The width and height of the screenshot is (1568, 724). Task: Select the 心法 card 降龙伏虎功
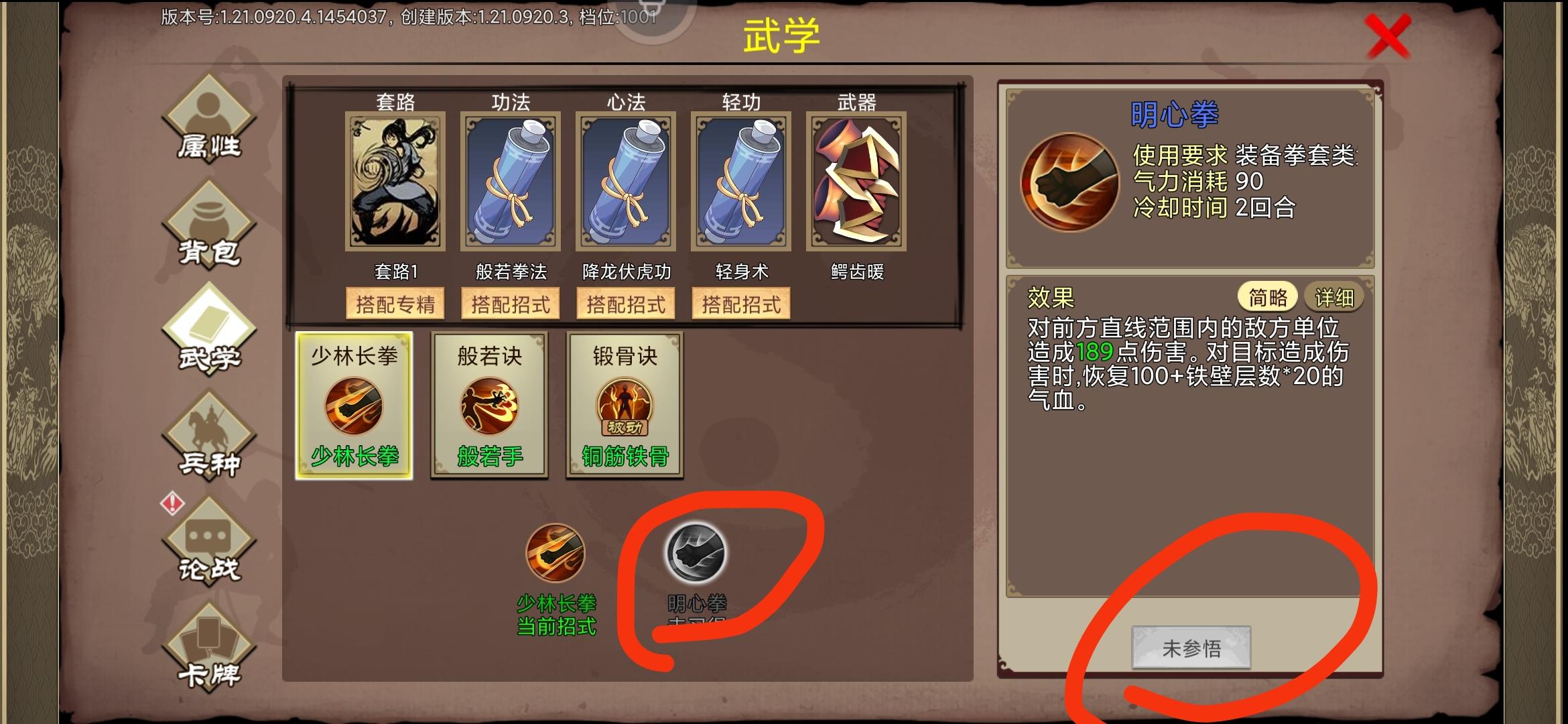(x=625, y=181)
